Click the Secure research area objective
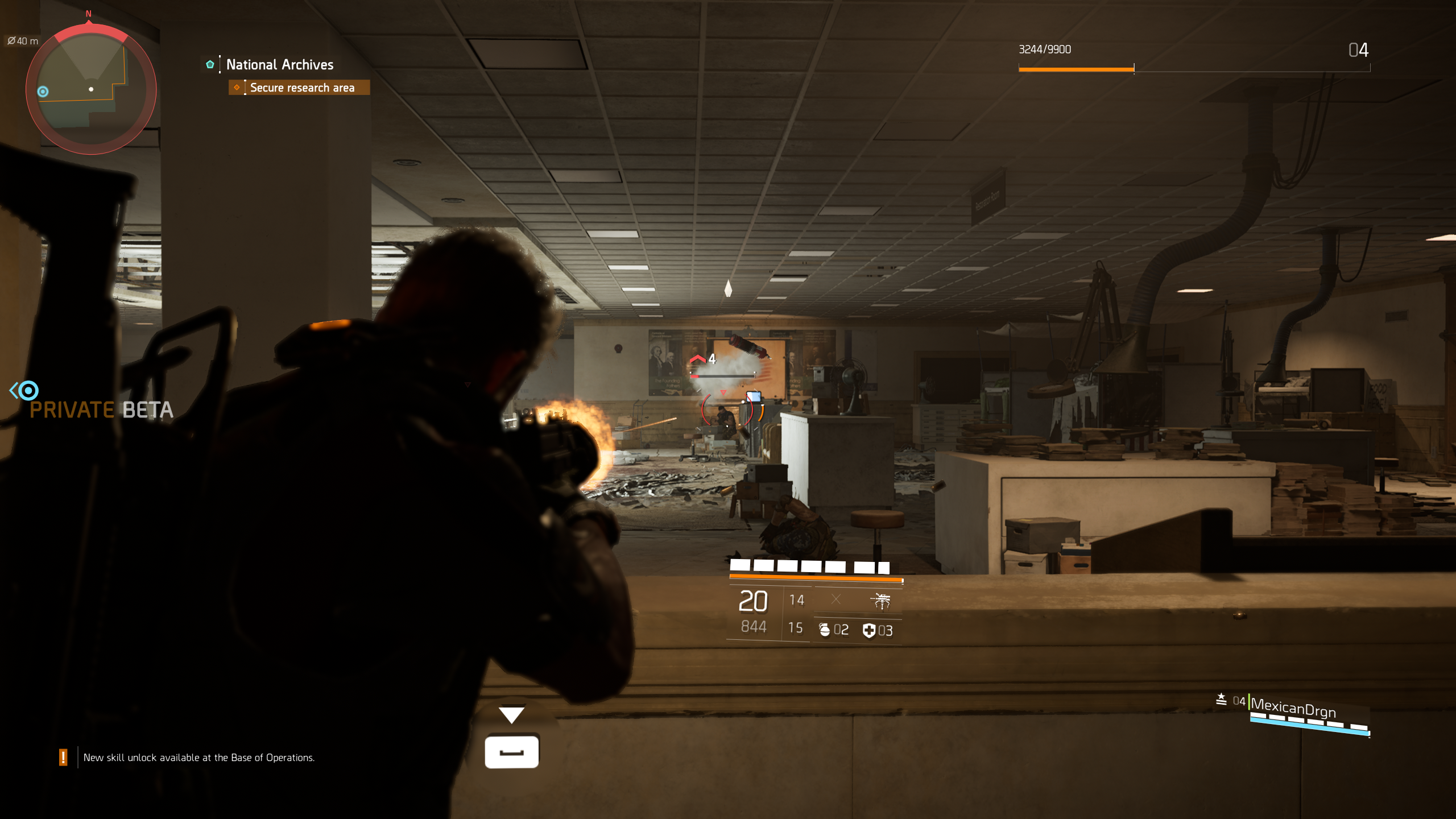Image resolution: width=1456 pixels, height=819 pixels. (x=301, y=88)
